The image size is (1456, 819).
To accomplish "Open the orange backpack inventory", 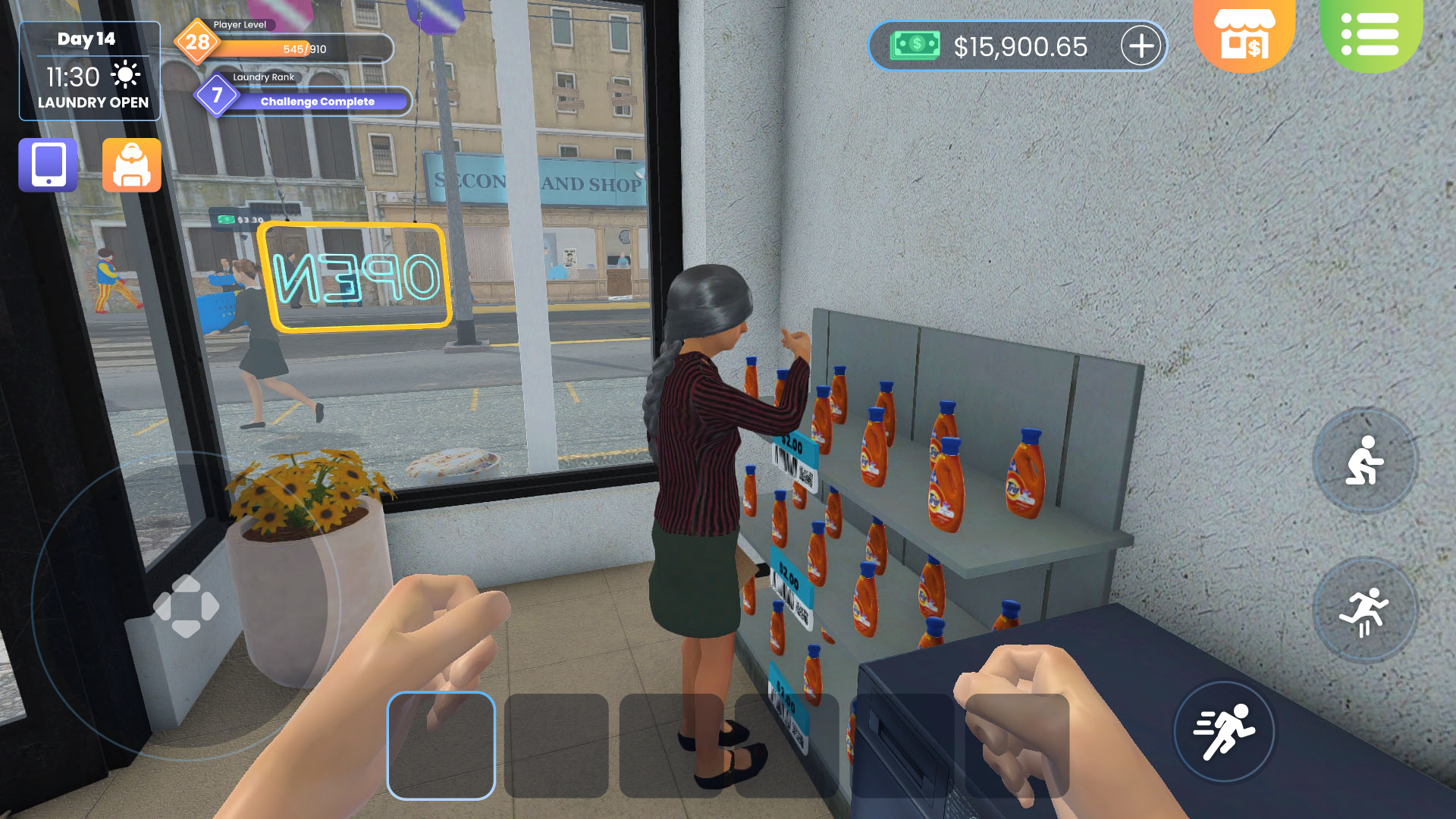I will 130,165.
